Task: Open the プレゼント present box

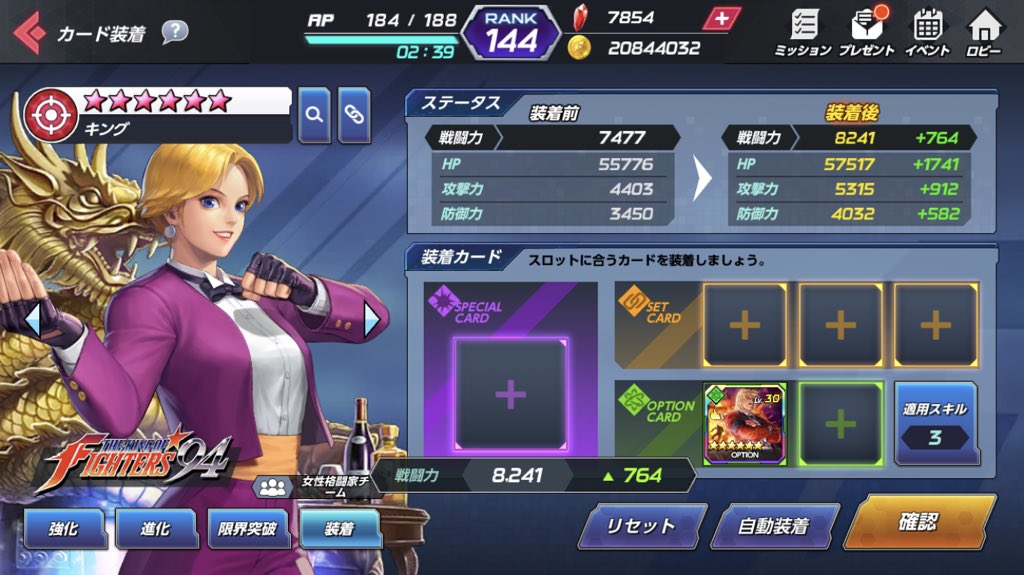Action: coord(866,32)
